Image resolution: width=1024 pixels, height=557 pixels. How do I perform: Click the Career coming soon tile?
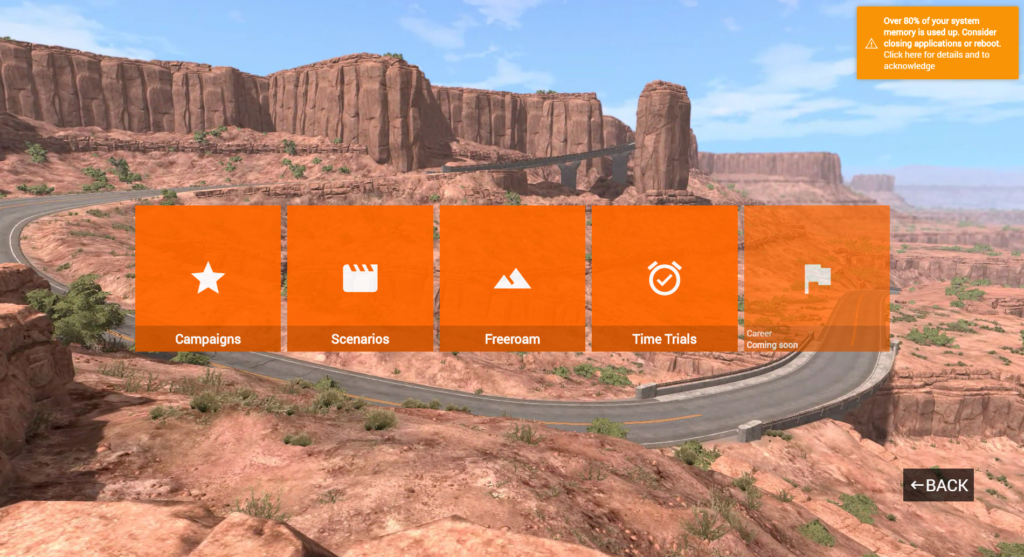pyautogui.click(x=816, y=278)
